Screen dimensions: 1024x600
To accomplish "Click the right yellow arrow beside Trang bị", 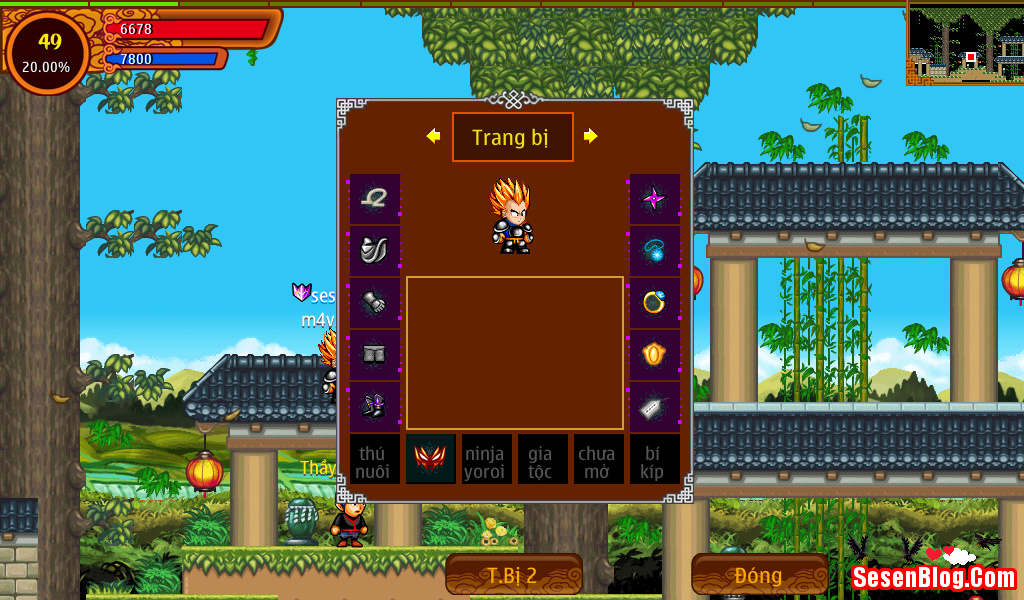I will pos(591,136).
